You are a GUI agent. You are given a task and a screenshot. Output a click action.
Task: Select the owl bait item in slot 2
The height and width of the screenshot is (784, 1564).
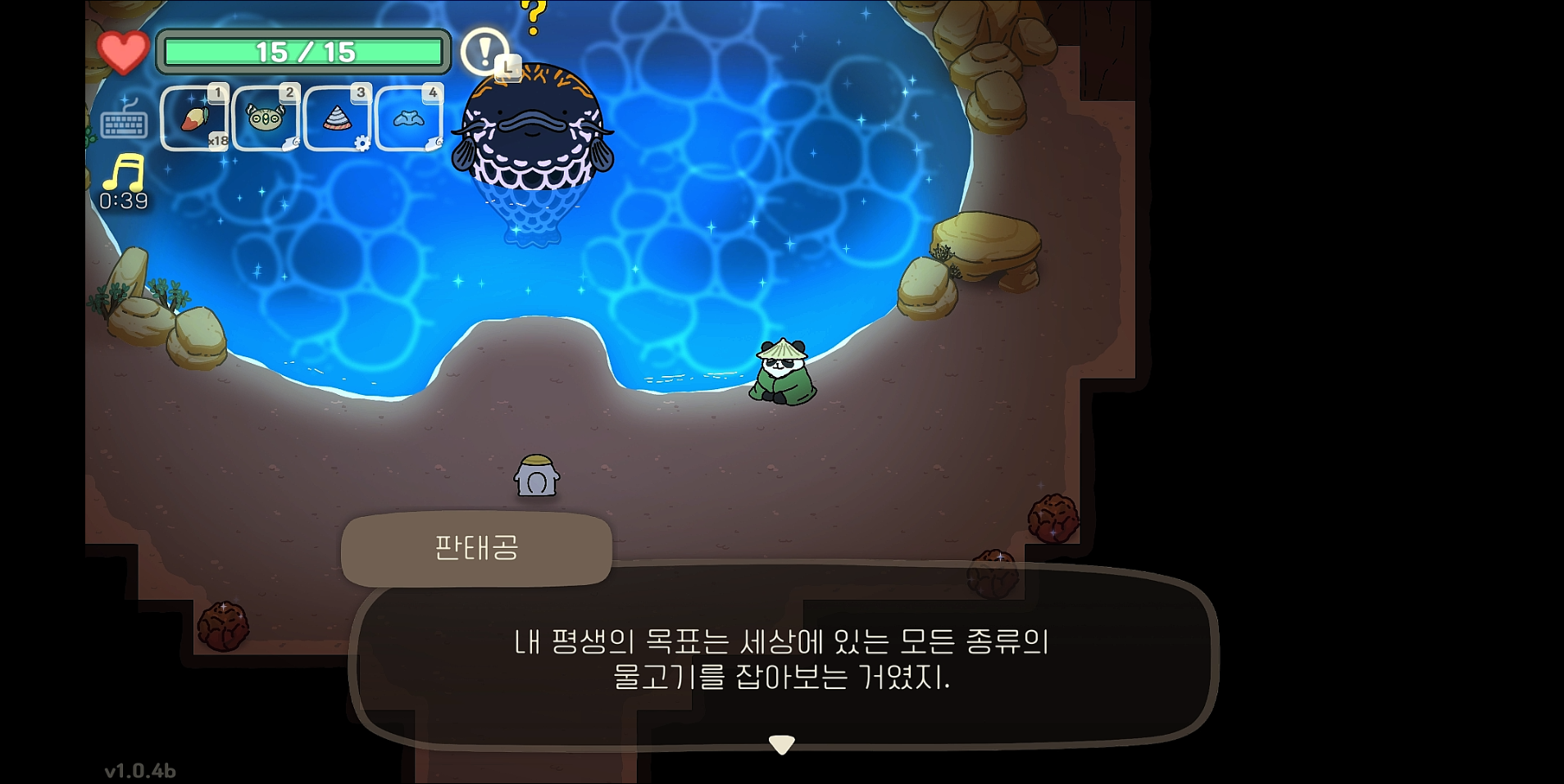tap(266, 116)
